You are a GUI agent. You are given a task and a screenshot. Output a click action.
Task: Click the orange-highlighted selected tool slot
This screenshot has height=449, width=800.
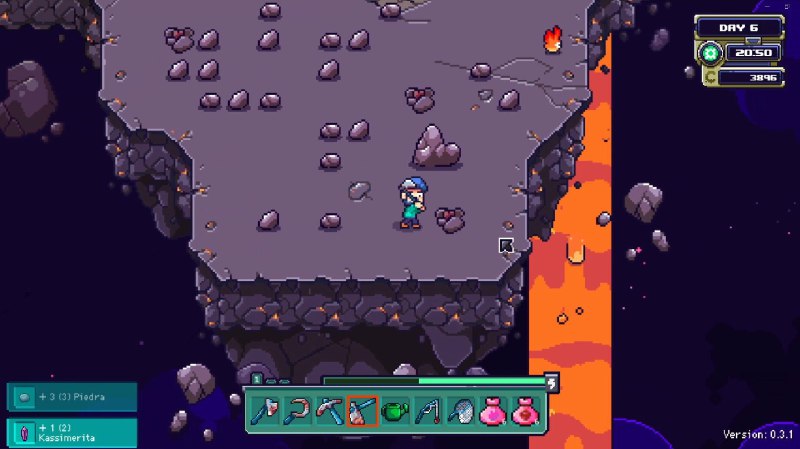[x=361, y=411]
